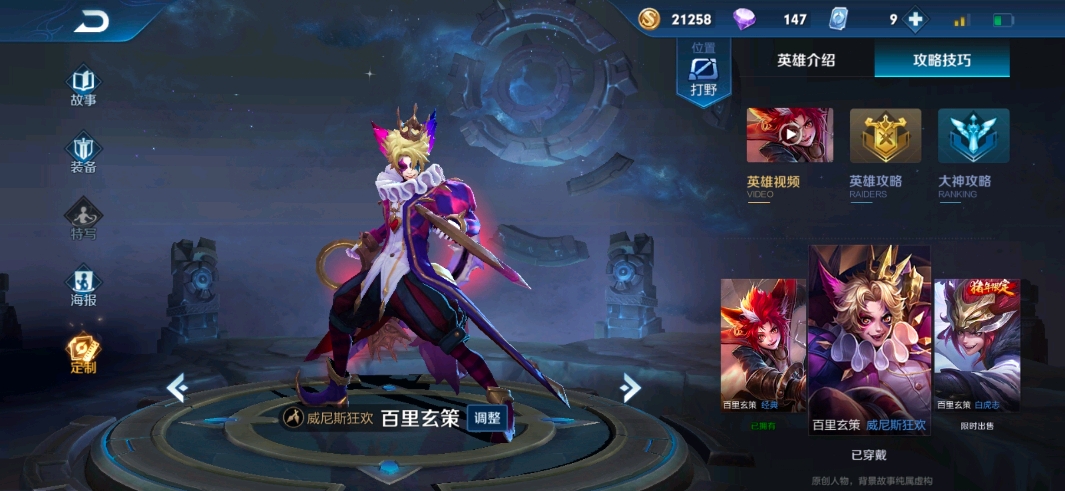The height and width of the screenshot is (491, 1065).
Task: Add more vouchers with the plus button
Action: coord(915,19)
